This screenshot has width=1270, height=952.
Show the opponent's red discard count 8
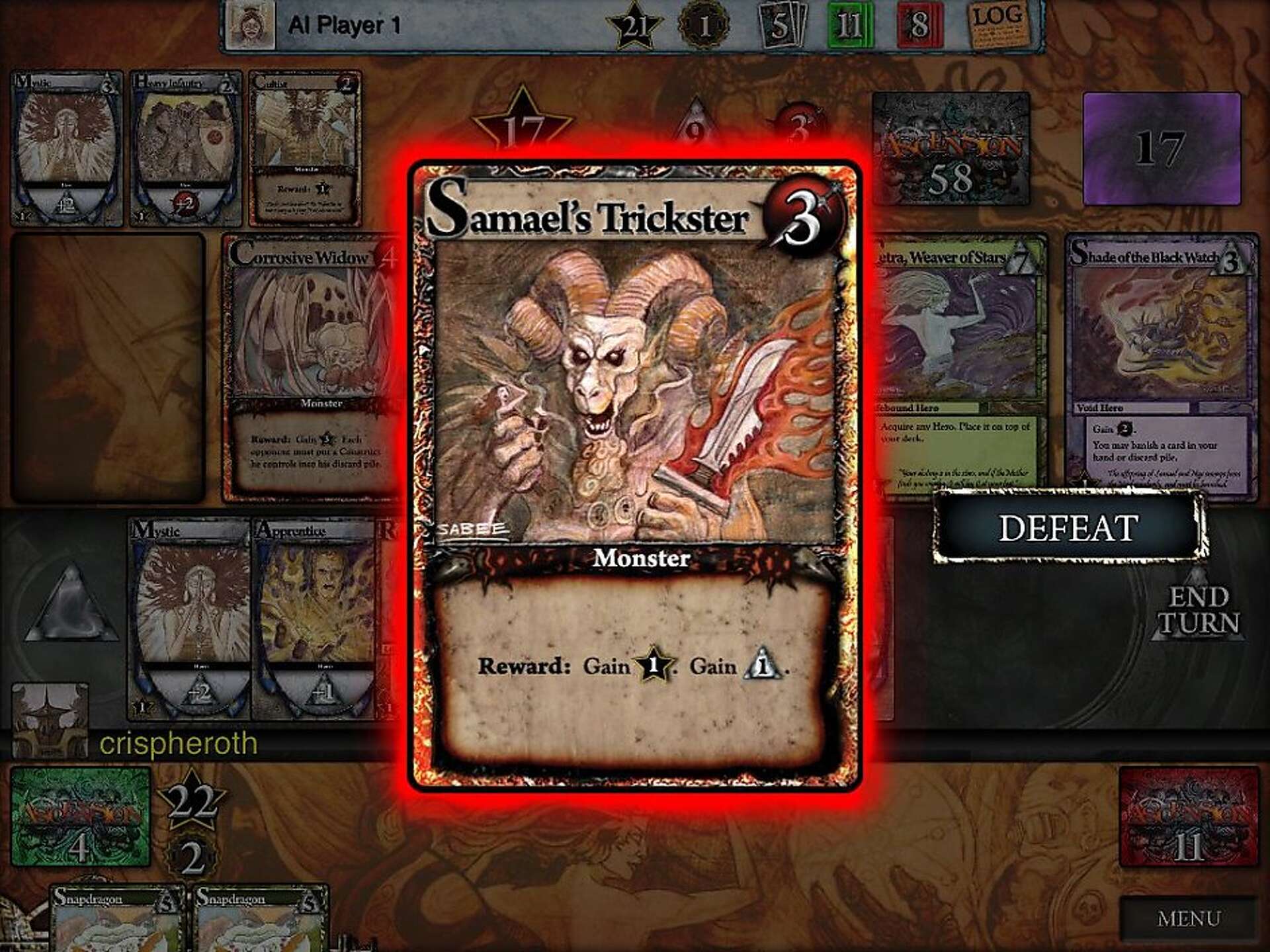coord(918,25)
